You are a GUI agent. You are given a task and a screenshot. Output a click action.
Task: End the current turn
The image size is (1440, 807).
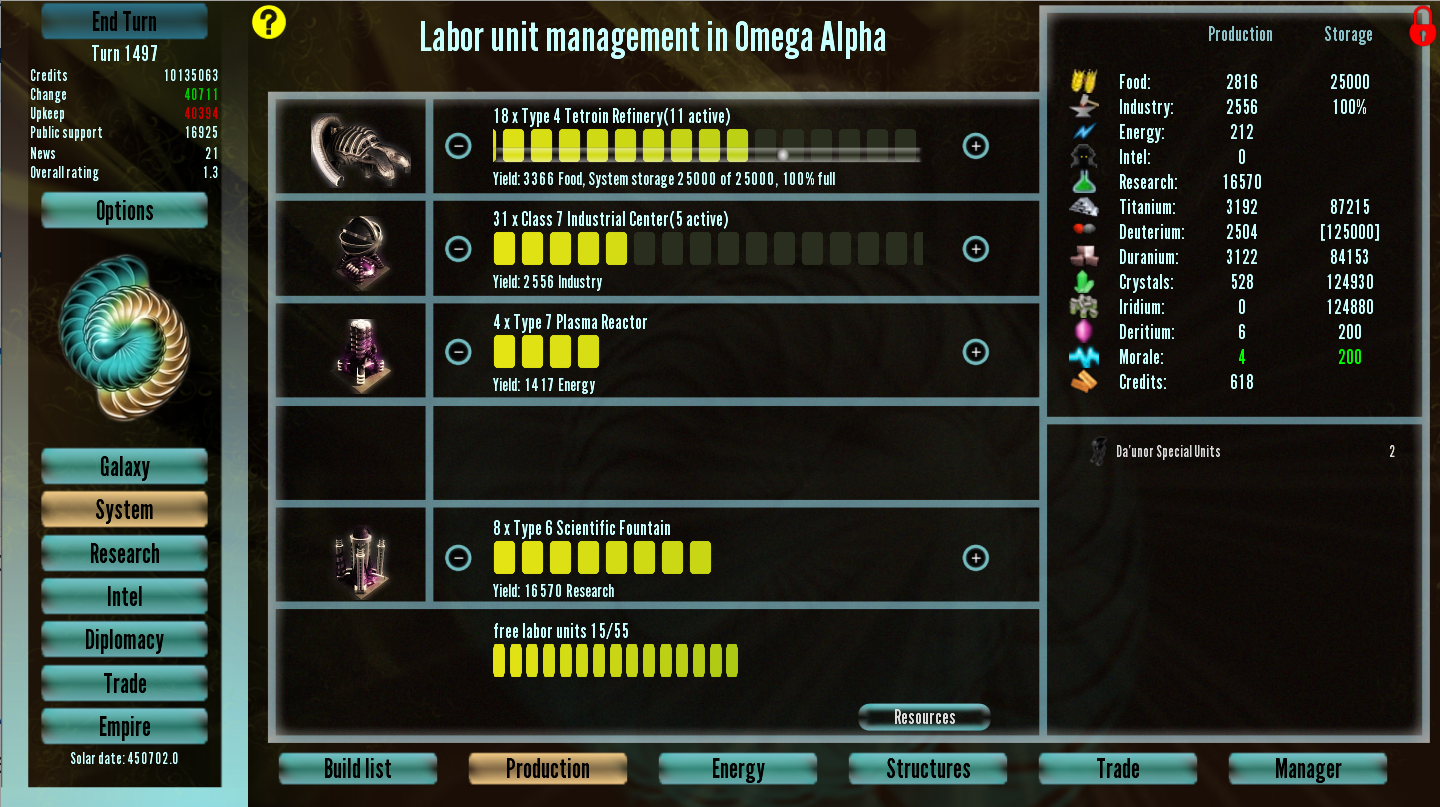point(124,21)
